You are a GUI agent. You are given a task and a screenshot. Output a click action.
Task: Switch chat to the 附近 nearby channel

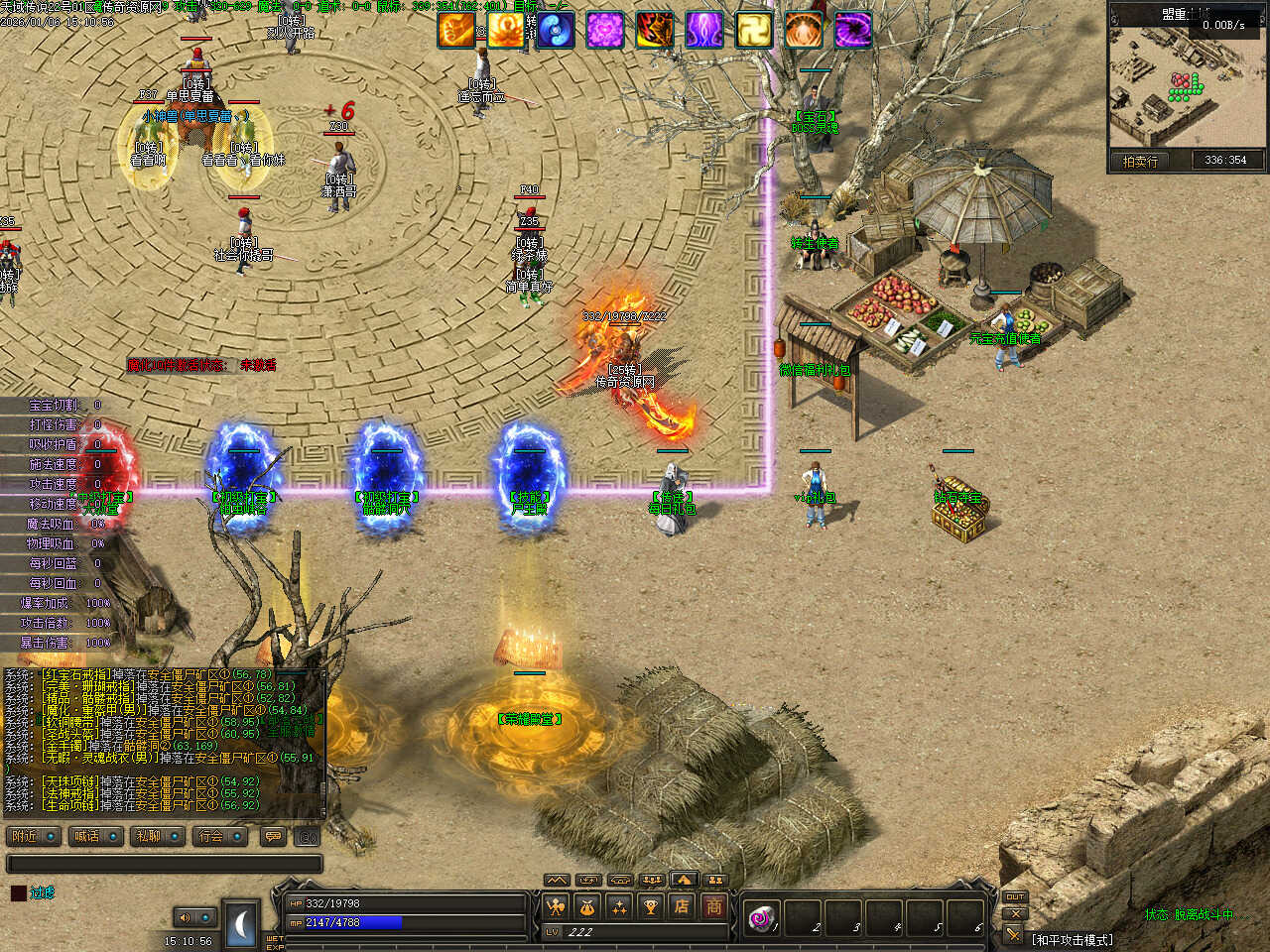pyautogui.click(x=33, y=837)
